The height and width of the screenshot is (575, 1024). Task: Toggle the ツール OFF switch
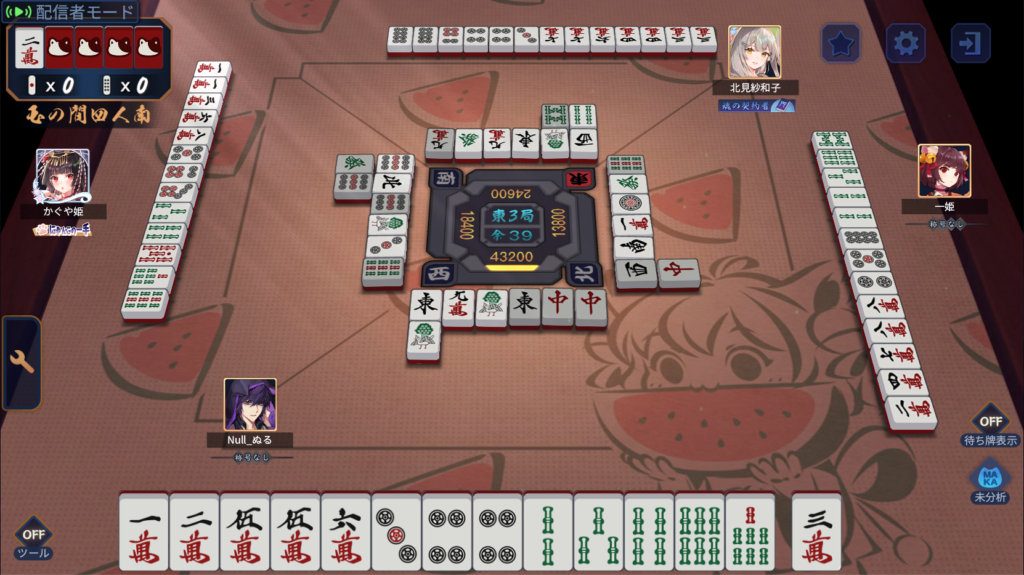click(x=33, y=540)
